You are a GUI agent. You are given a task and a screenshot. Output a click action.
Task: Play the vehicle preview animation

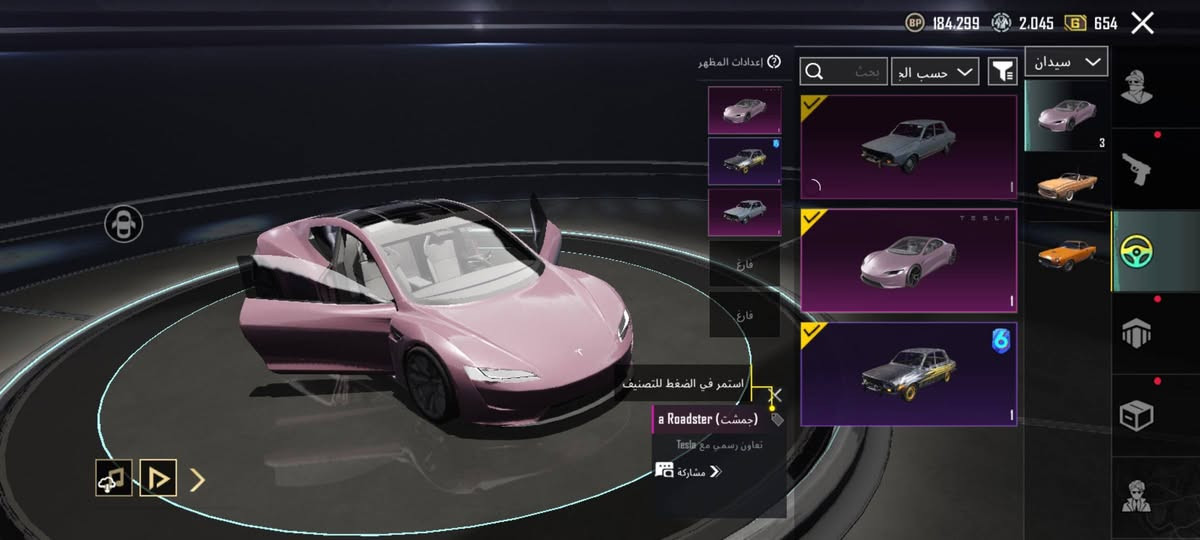tap(158, 479)
